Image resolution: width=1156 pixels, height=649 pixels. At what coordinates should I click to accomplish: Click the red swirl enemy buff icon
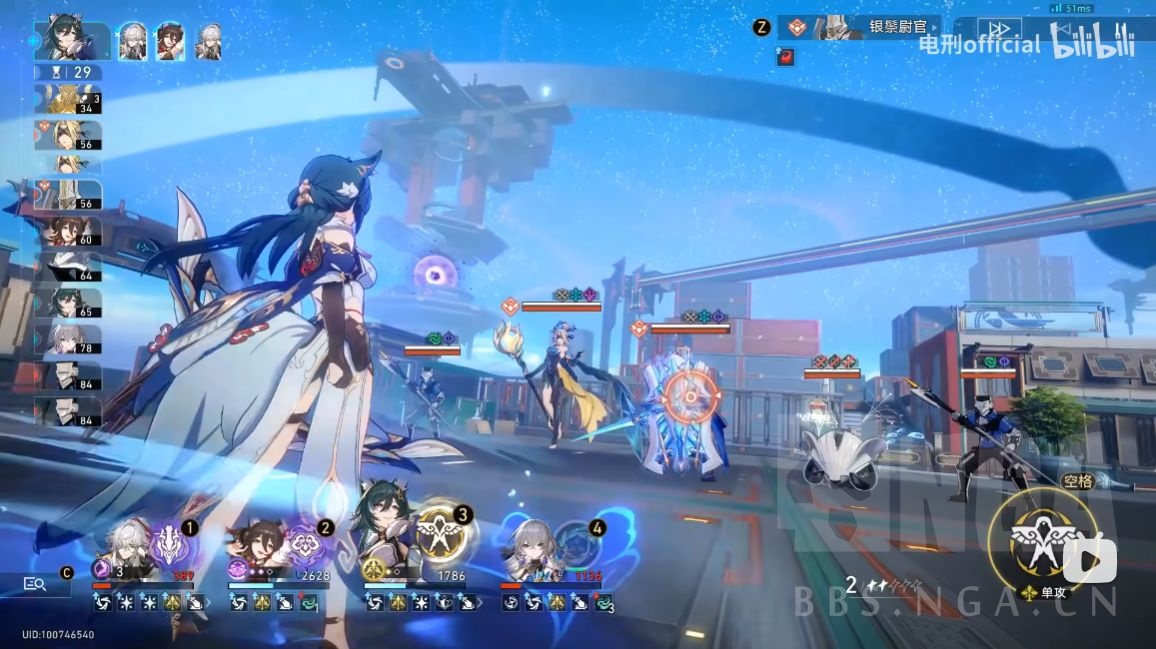point(784,57)
